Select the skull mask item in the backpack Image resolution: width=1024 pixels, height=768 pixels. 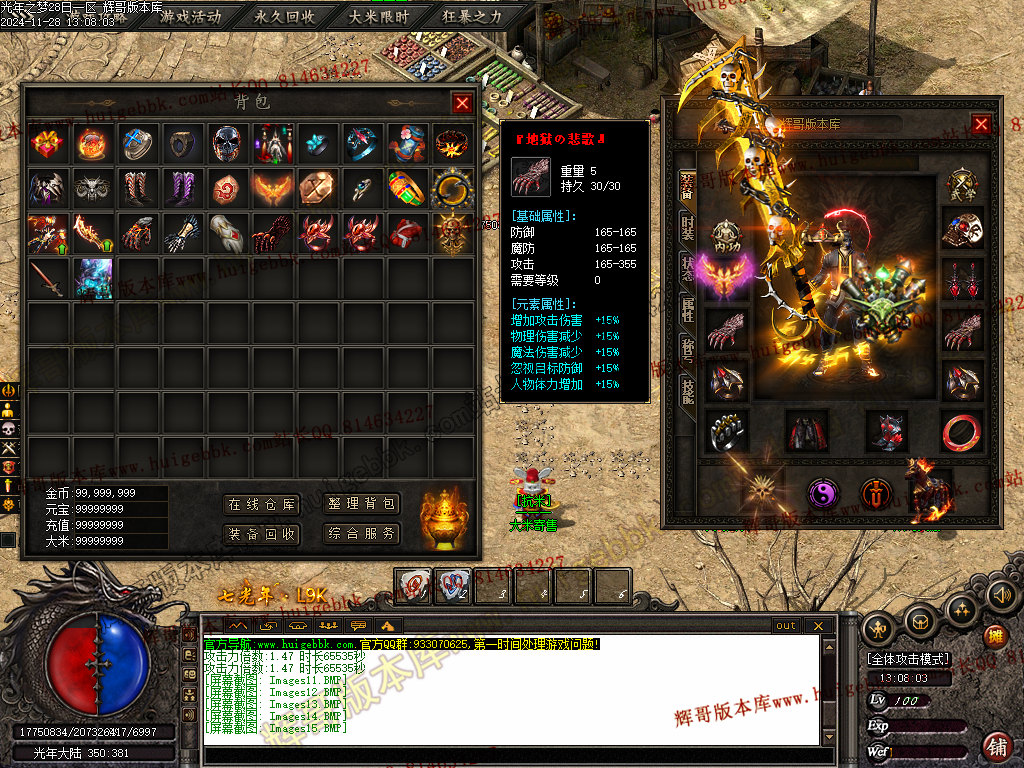click(x=227, y=143)
